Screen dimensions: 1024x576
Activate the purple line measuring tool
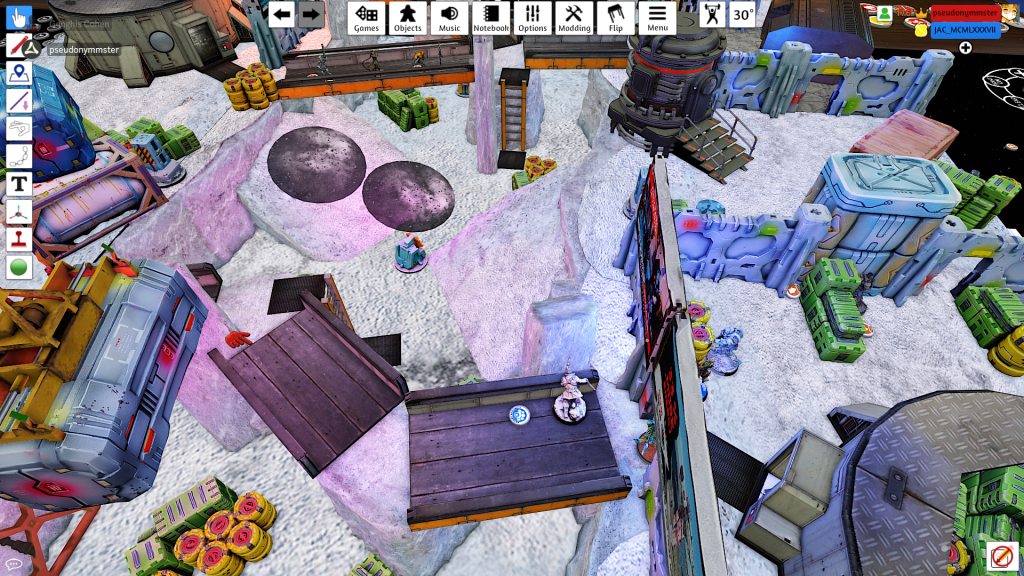click(x=18, y=101)
